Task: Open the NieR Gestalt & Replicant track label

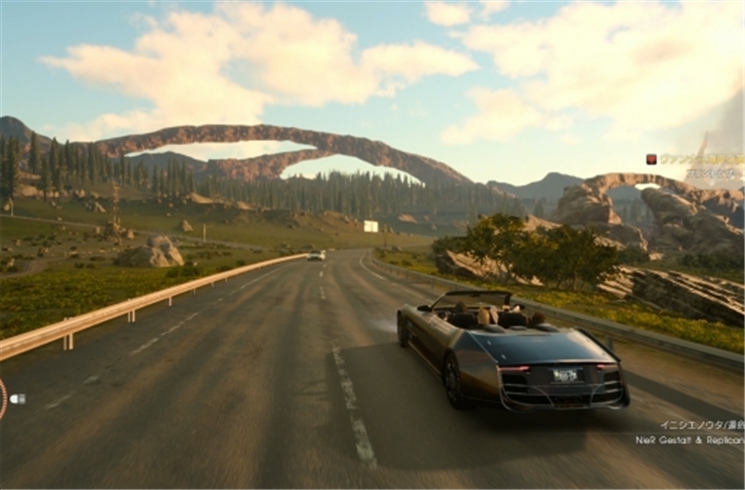Action: (688, 439)
